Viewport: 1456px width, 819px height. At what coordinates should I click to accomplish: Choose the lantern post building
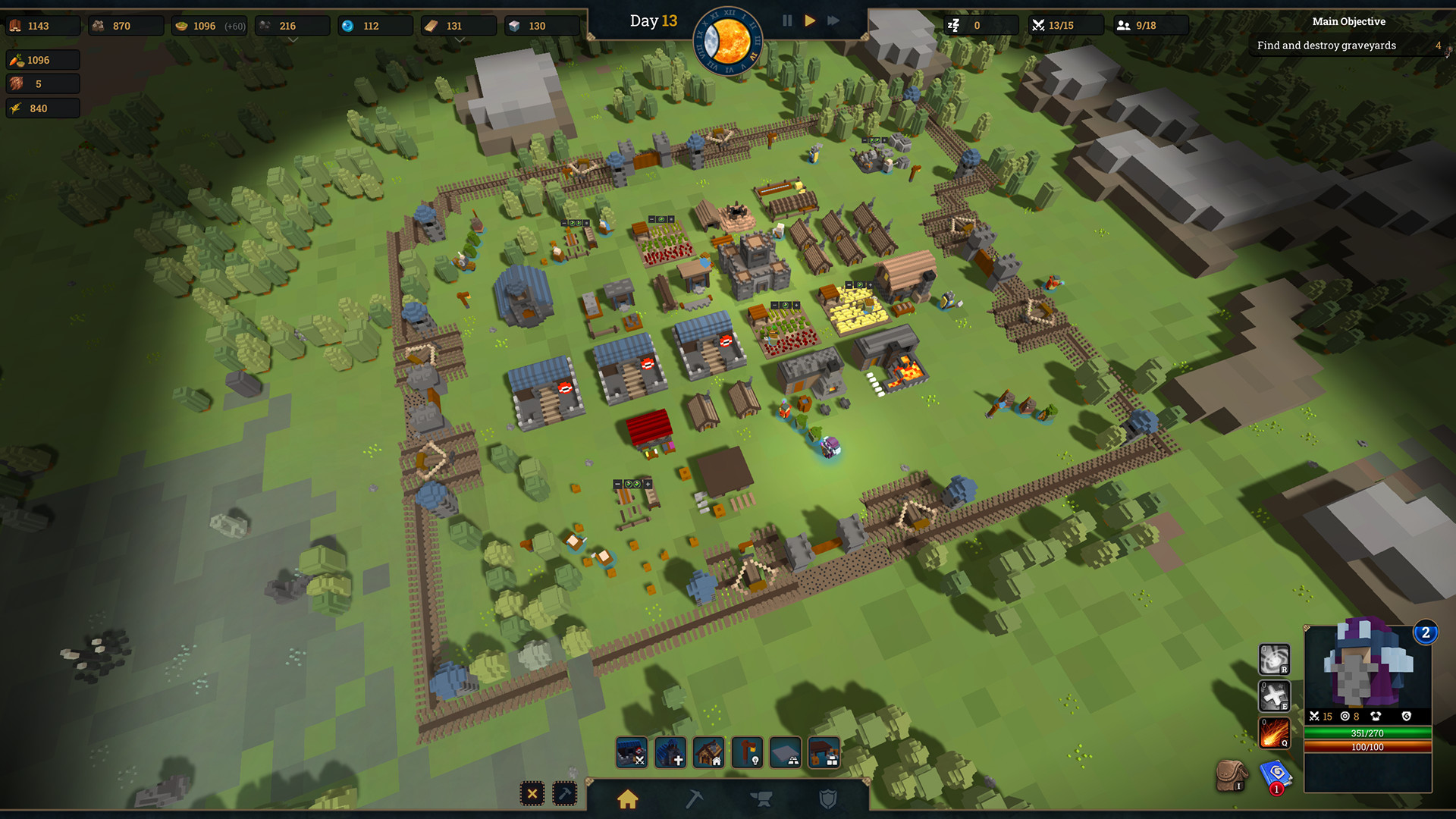[747, 752]
